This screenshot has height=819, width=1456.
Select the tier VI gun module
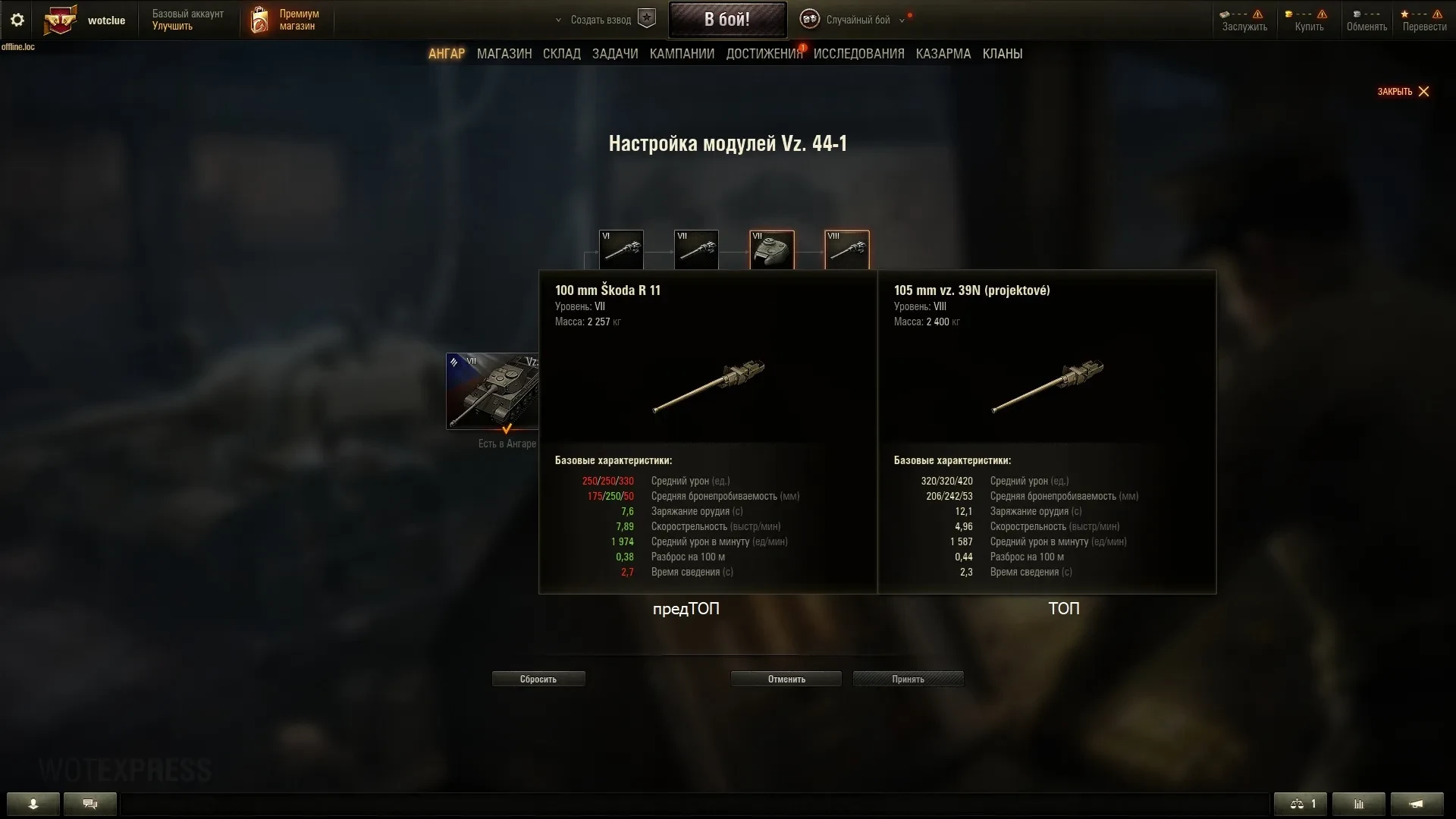(621, 249)
